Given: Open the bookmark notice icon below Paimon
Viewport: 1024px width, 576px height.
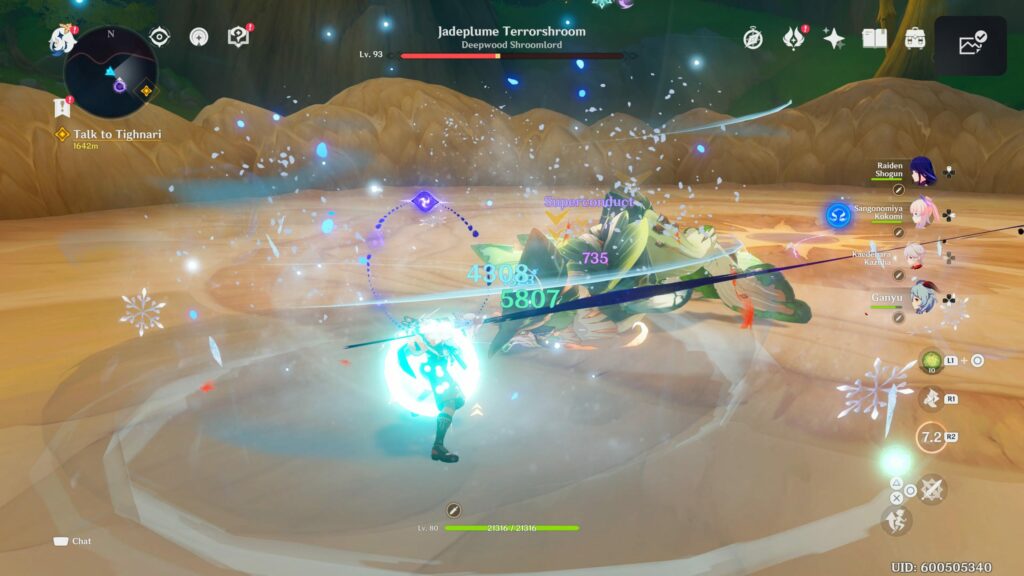Looking at the screenshot, I should pos(61,107).
